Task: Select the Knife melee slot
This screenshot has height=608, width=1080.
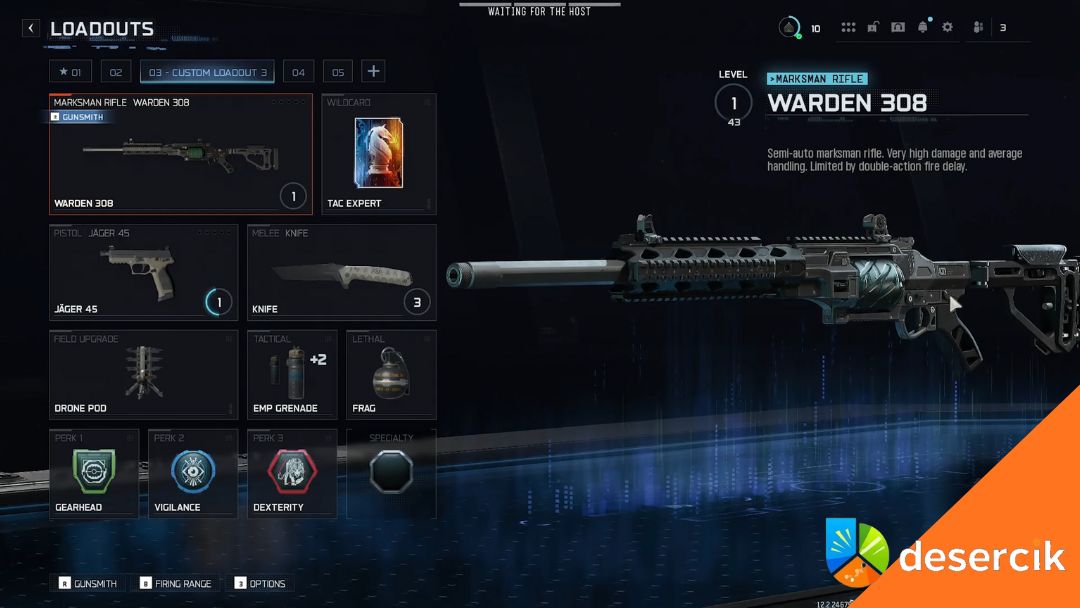Action: point(341,272)
